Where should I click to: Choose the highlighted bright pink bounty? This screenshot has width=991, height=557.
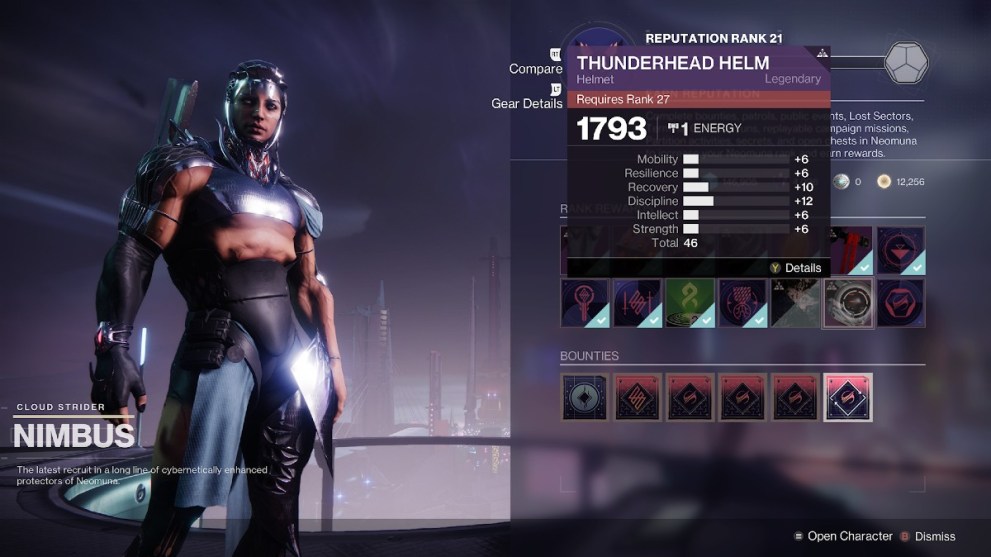point(847,397)
